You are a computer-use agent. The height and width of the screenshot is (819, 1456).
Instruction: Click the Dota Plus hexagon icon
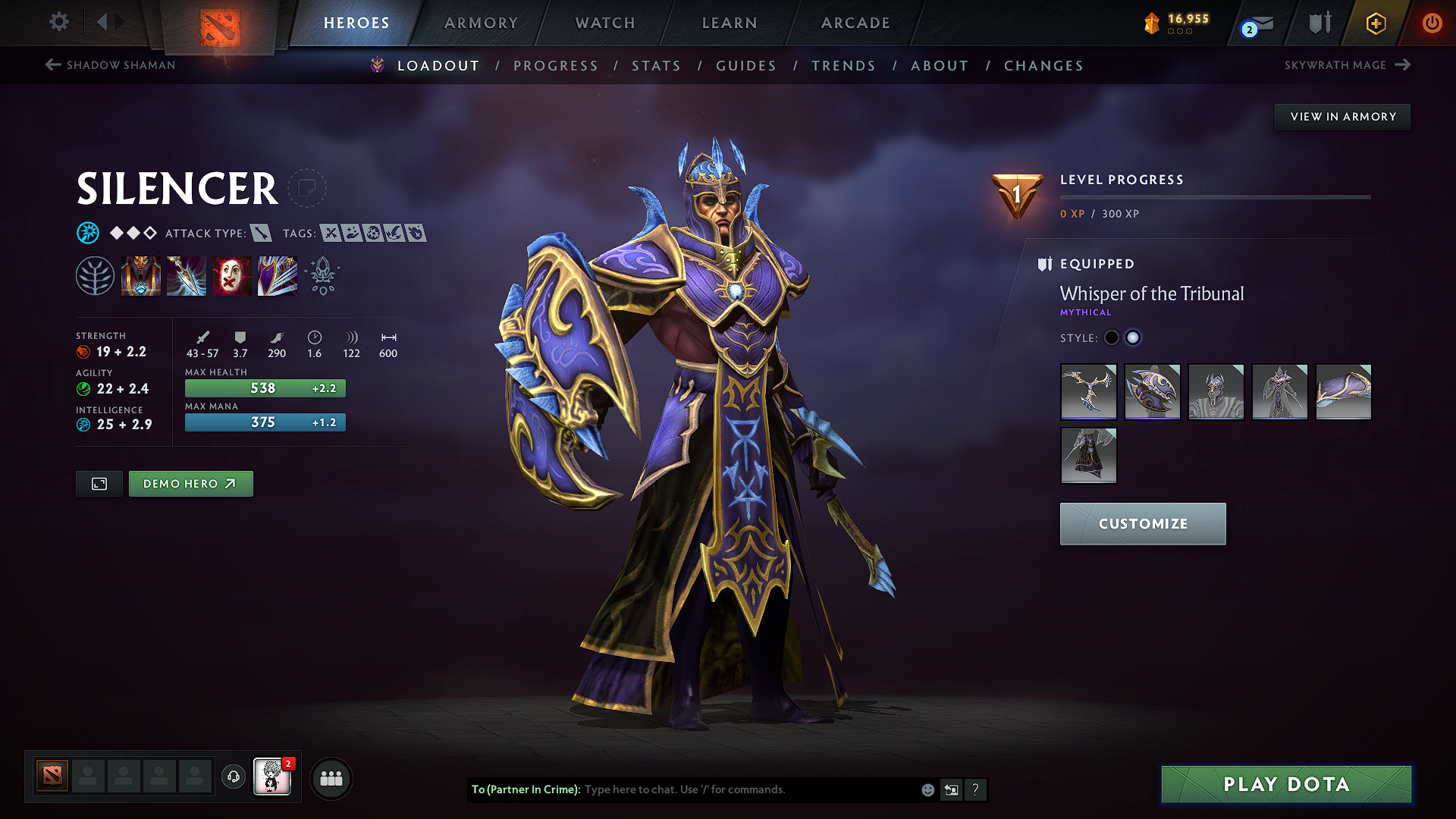point(1375,23)
